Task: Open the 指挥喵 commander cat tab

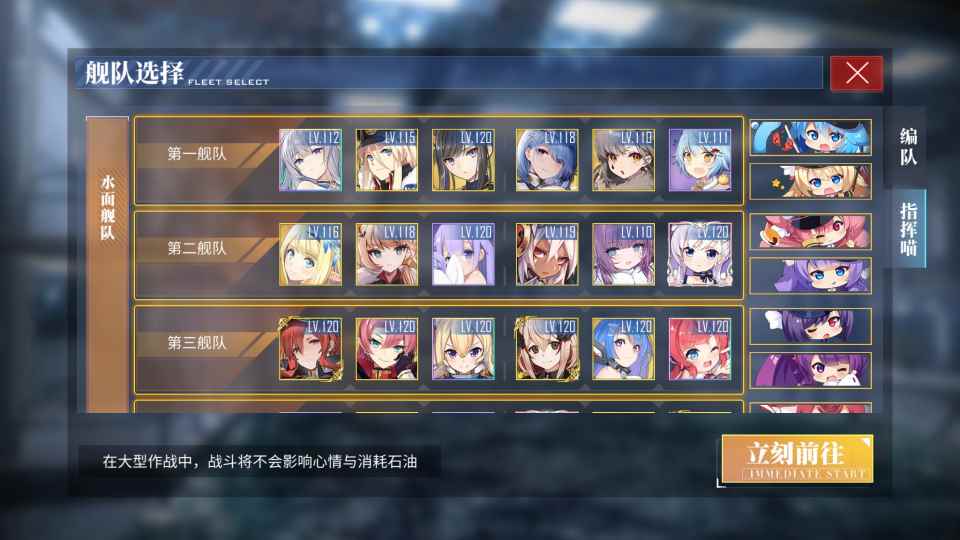Action: pyautogui.click(x=910, y=228)
